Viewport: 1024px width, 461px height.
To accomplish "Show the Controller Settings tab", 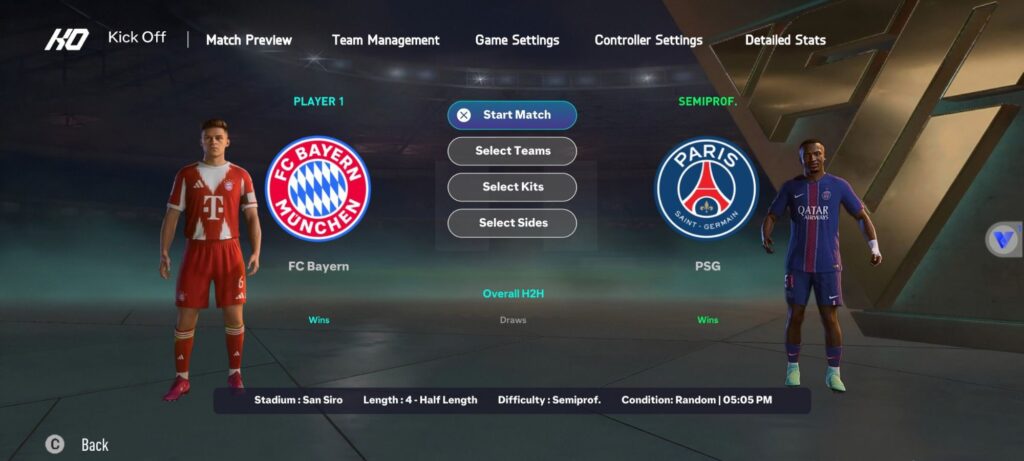I will point(648,40).
